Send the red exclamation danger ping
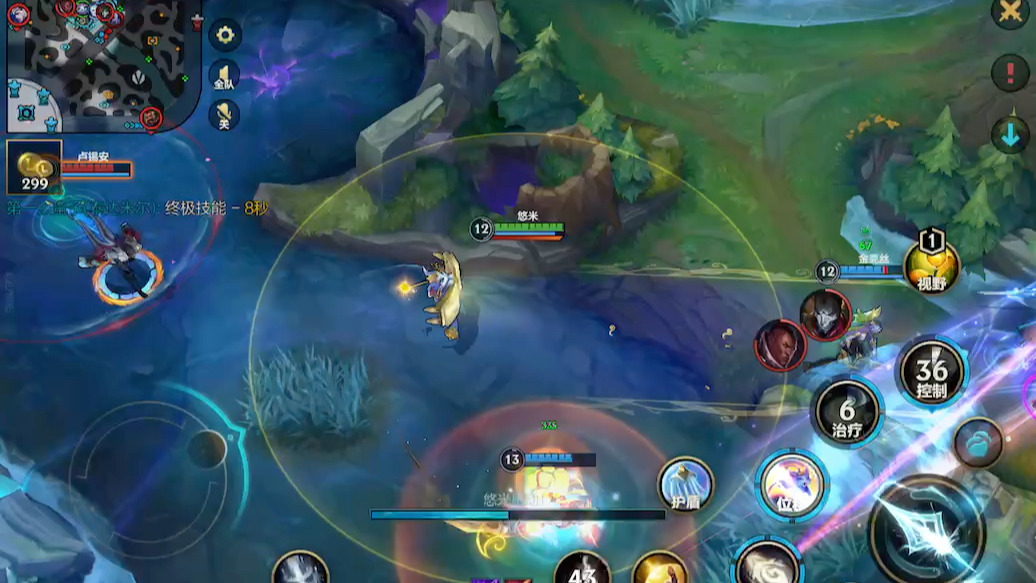Viewport: 1036px width, 583px height. pos(1010,73)
